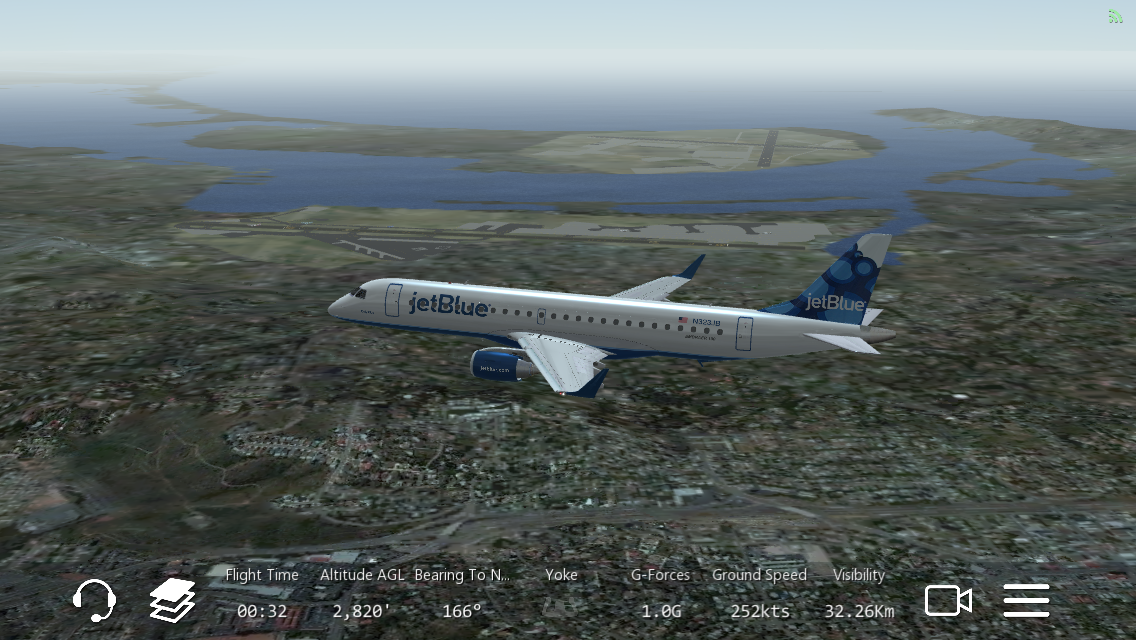
Task: Open the map layers panel
Action: click(x=172, y=600)
